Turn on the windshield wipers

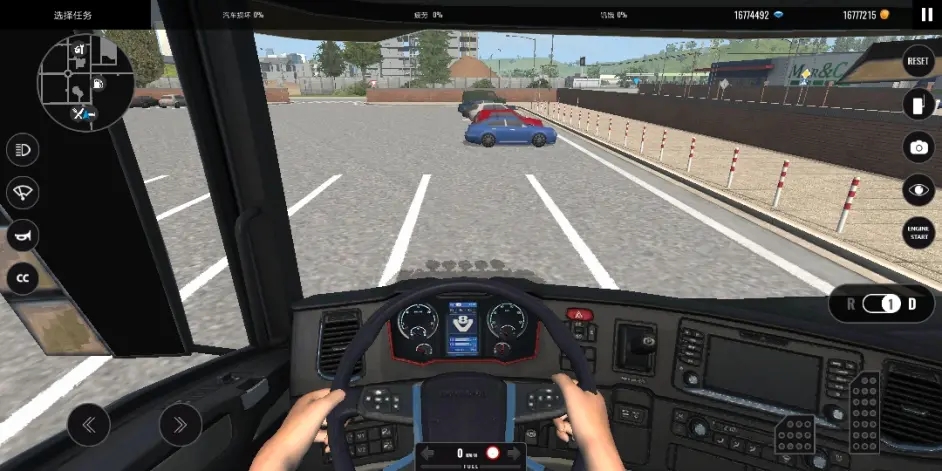(22, 193)
